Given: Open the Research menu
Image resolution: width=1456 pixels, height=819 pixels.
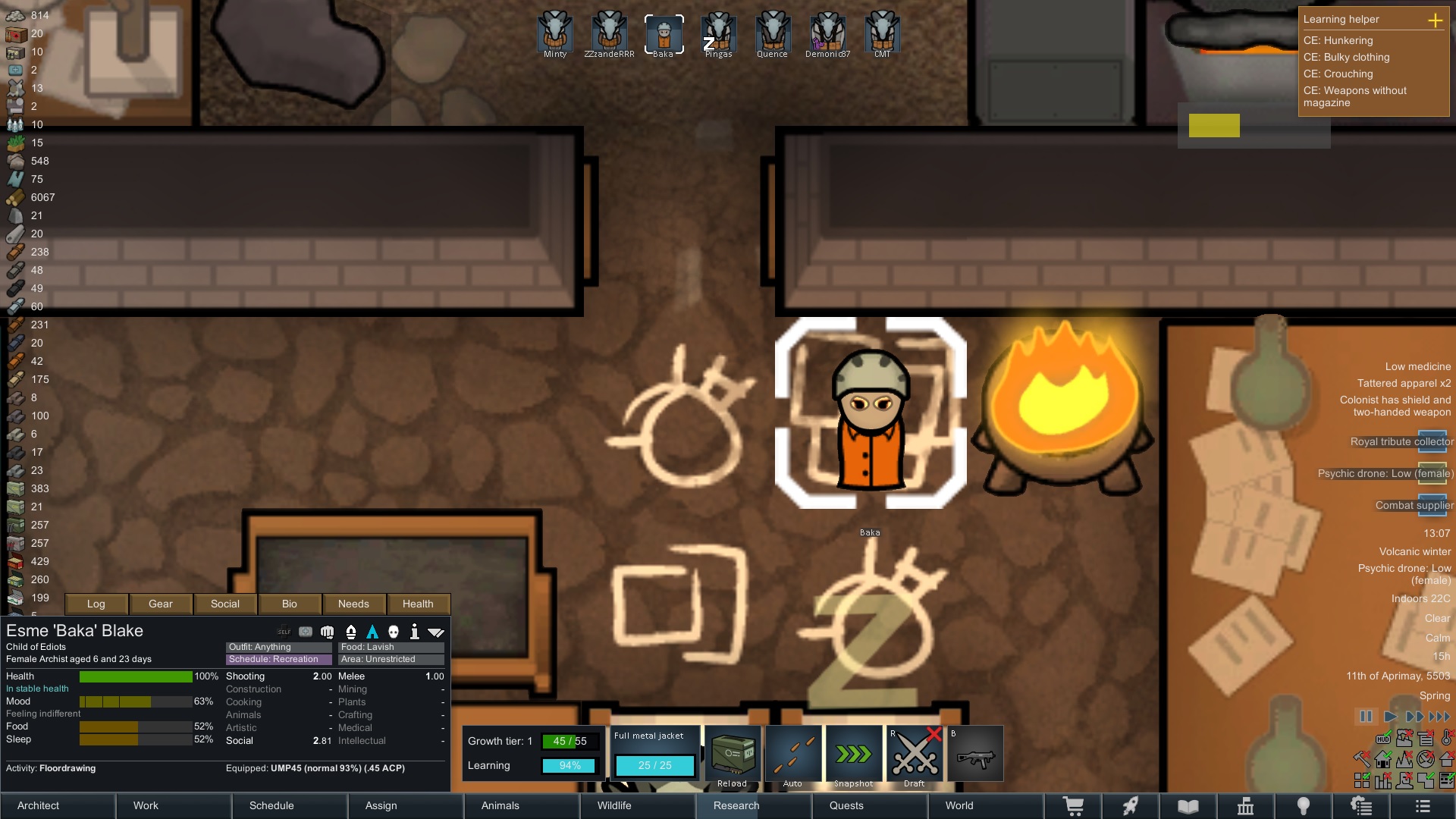Looking at the screenshot, I should point(755,805).
